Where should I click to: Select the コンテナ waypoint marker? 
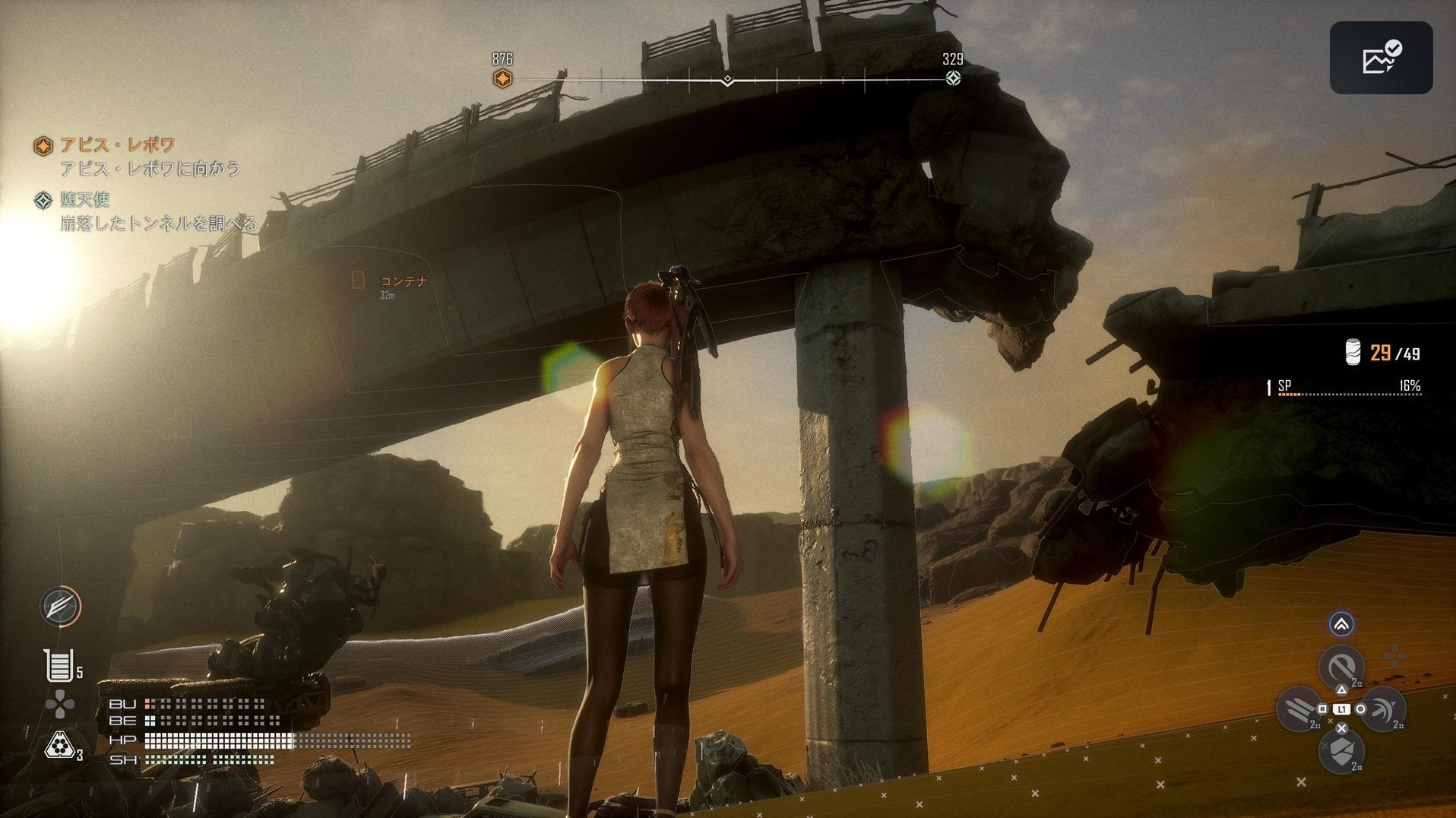point(359,281)
